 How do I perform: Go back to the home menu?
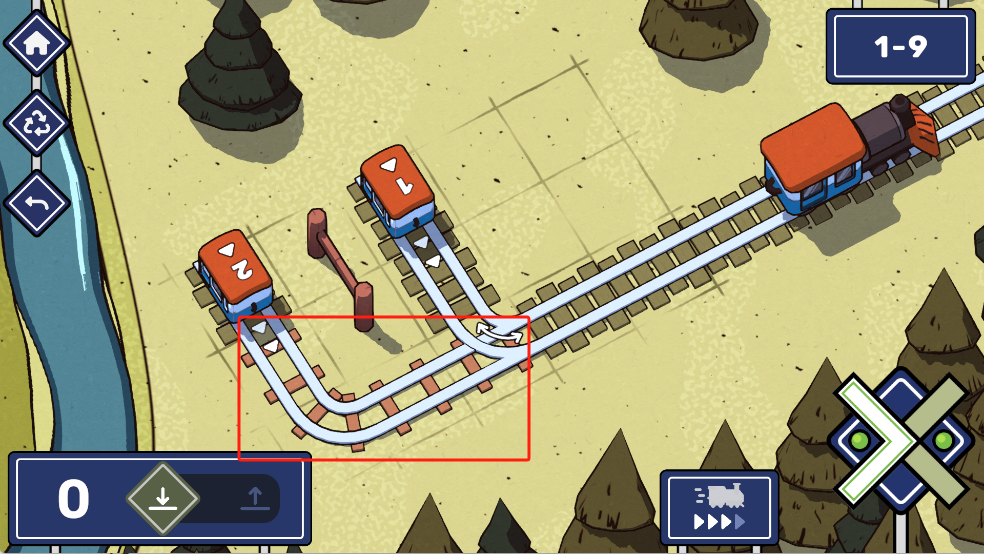click(37, 43)
